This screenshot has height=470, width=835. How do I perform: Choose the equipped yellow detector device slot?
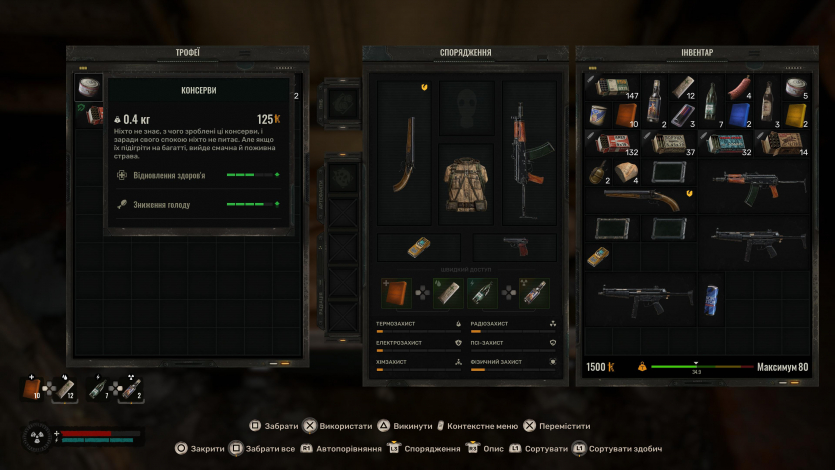[x=419, y=246]
